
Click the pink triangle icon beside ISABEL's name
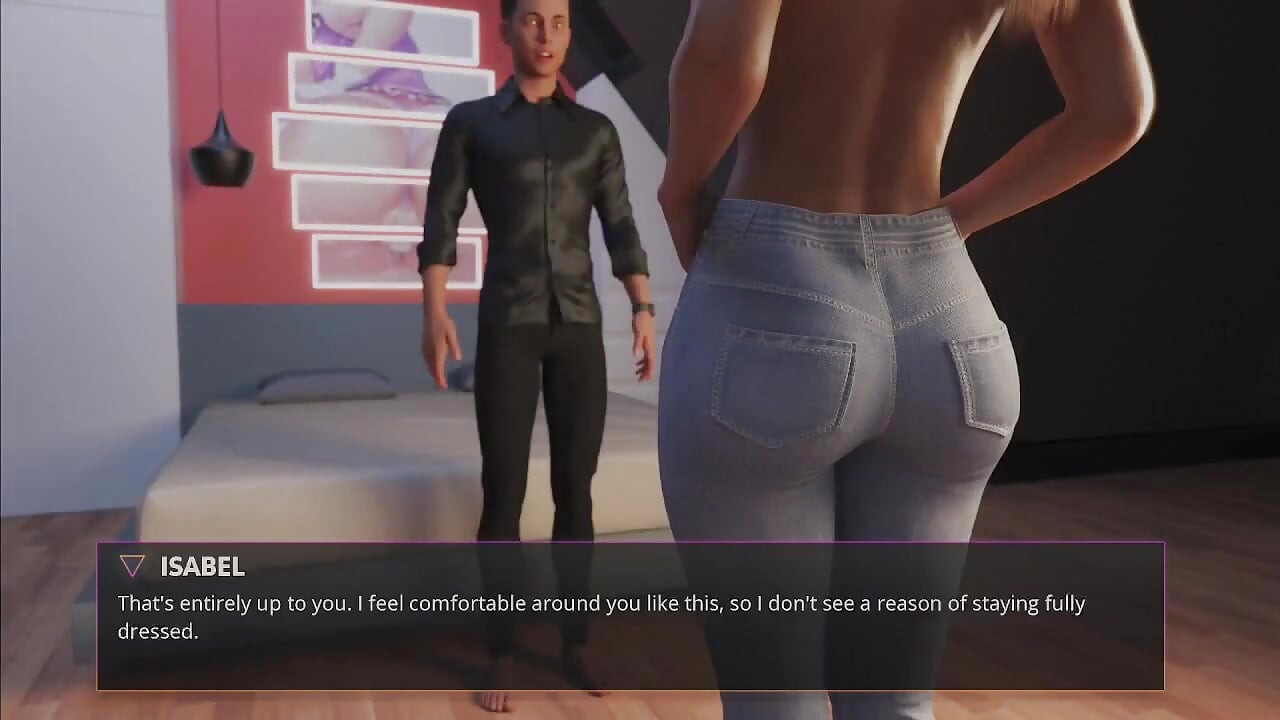pos(131,565)
